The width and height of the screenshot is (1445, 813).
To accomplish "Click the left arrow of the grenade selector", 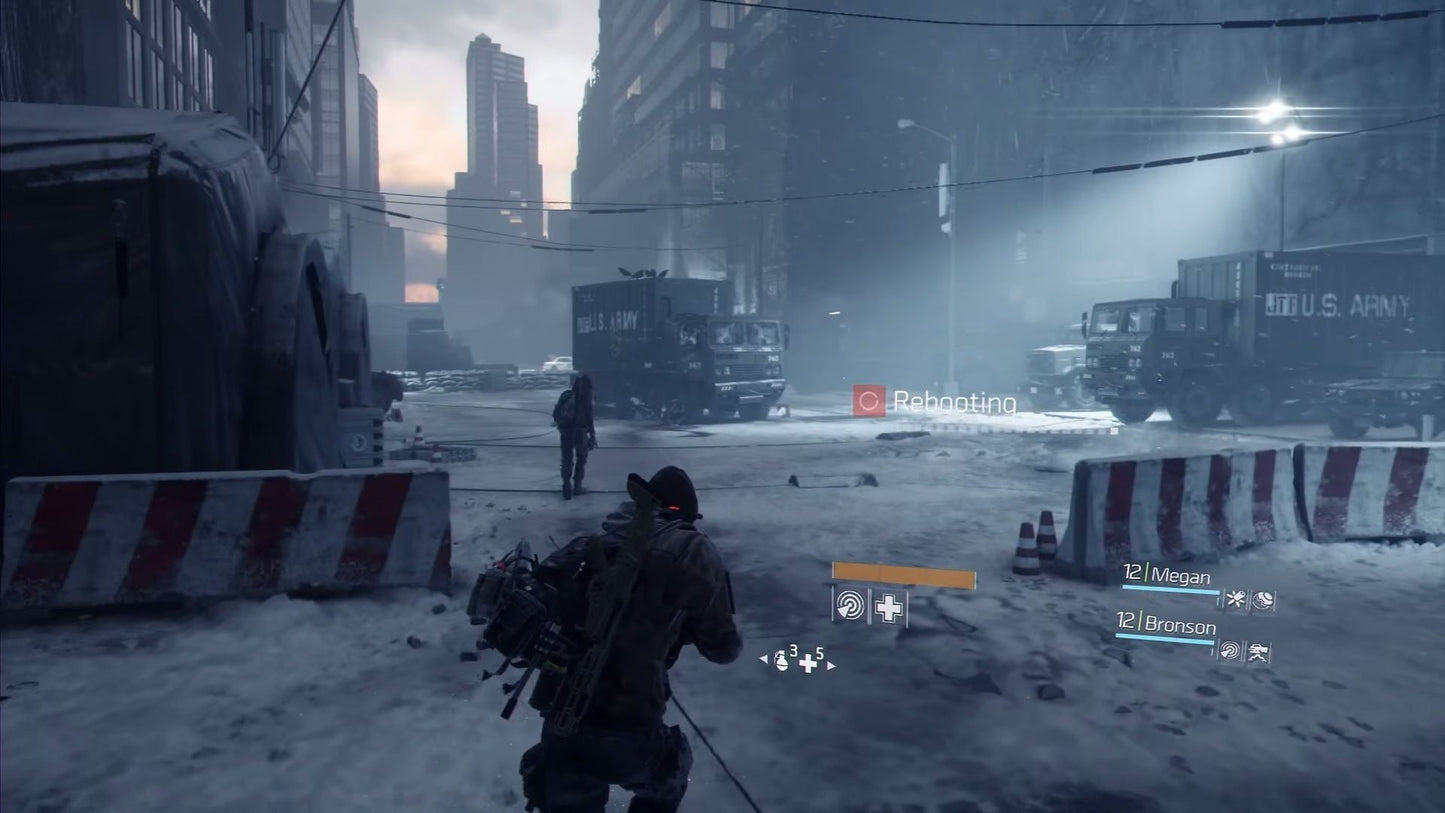I will [763, 659].
